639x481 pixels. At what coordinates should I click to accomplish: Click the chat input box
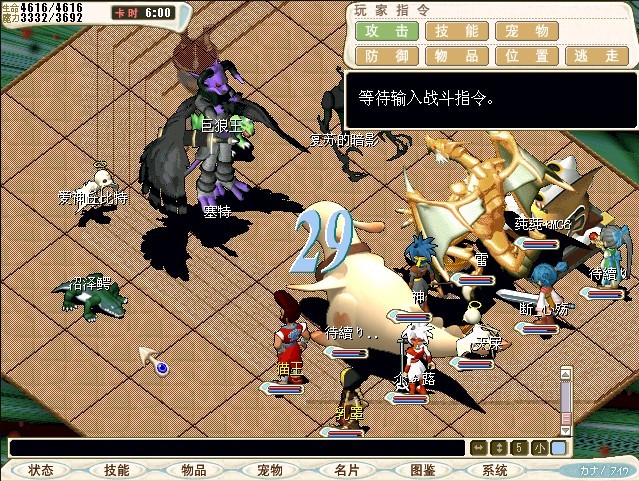(238, 448)
